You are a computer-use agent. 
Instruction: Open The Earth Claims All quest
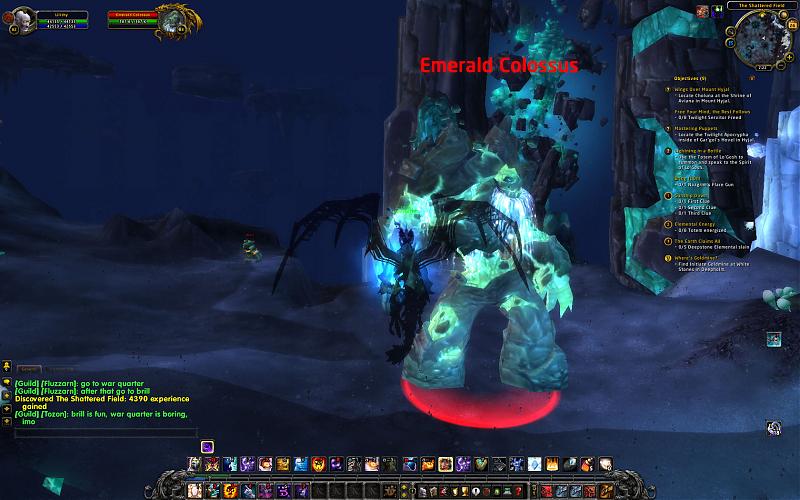click(x=699, y=240)
